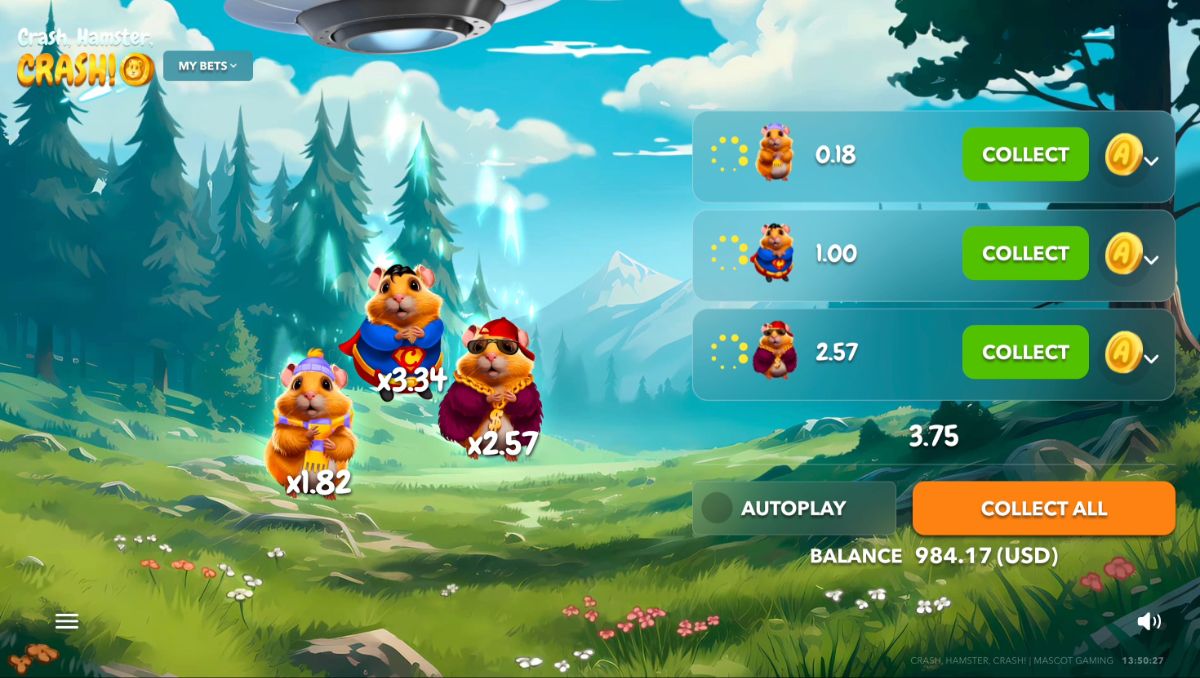Open the hamburger menu
This screenshot has height=678, width=1200.
(67, 622)
